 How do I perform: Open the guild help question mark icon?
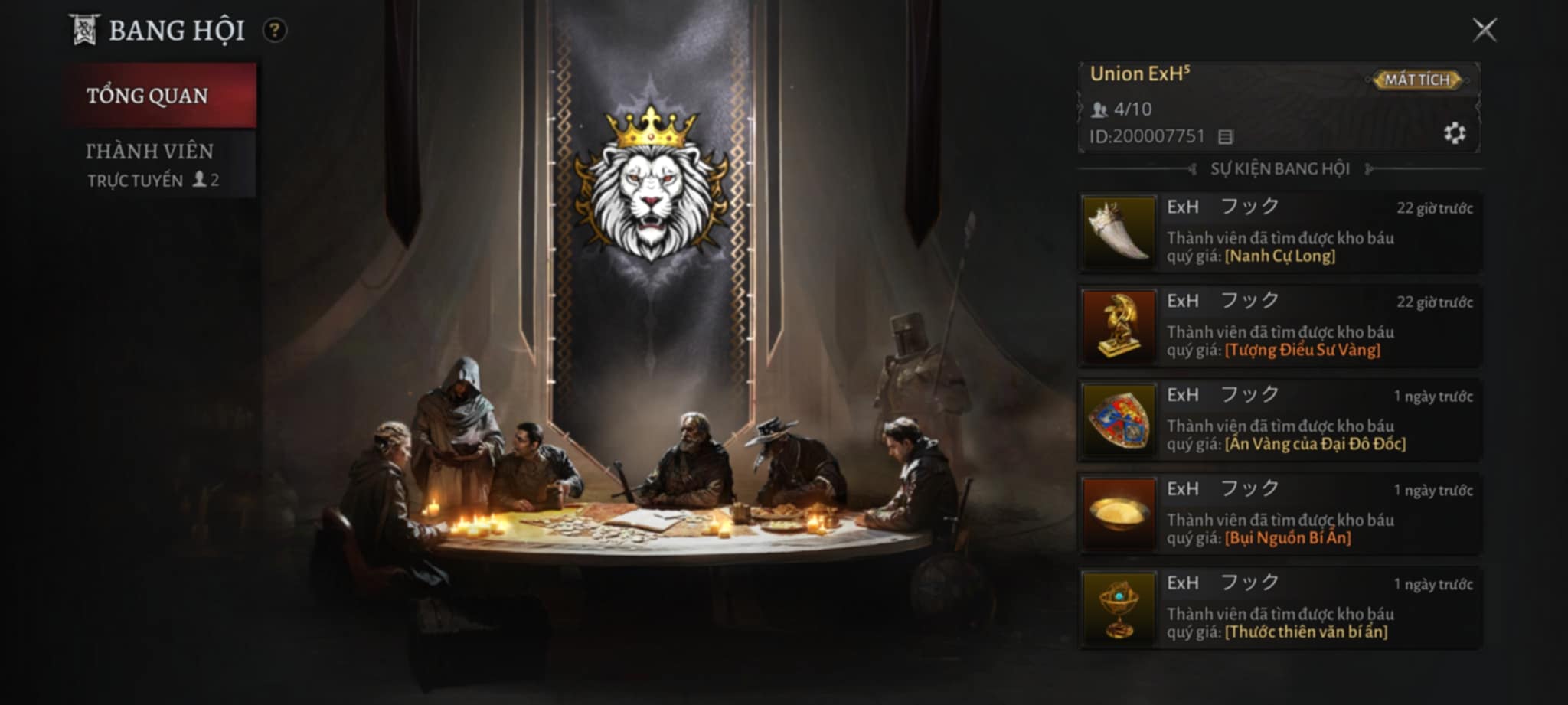click(x=276, y=30)
